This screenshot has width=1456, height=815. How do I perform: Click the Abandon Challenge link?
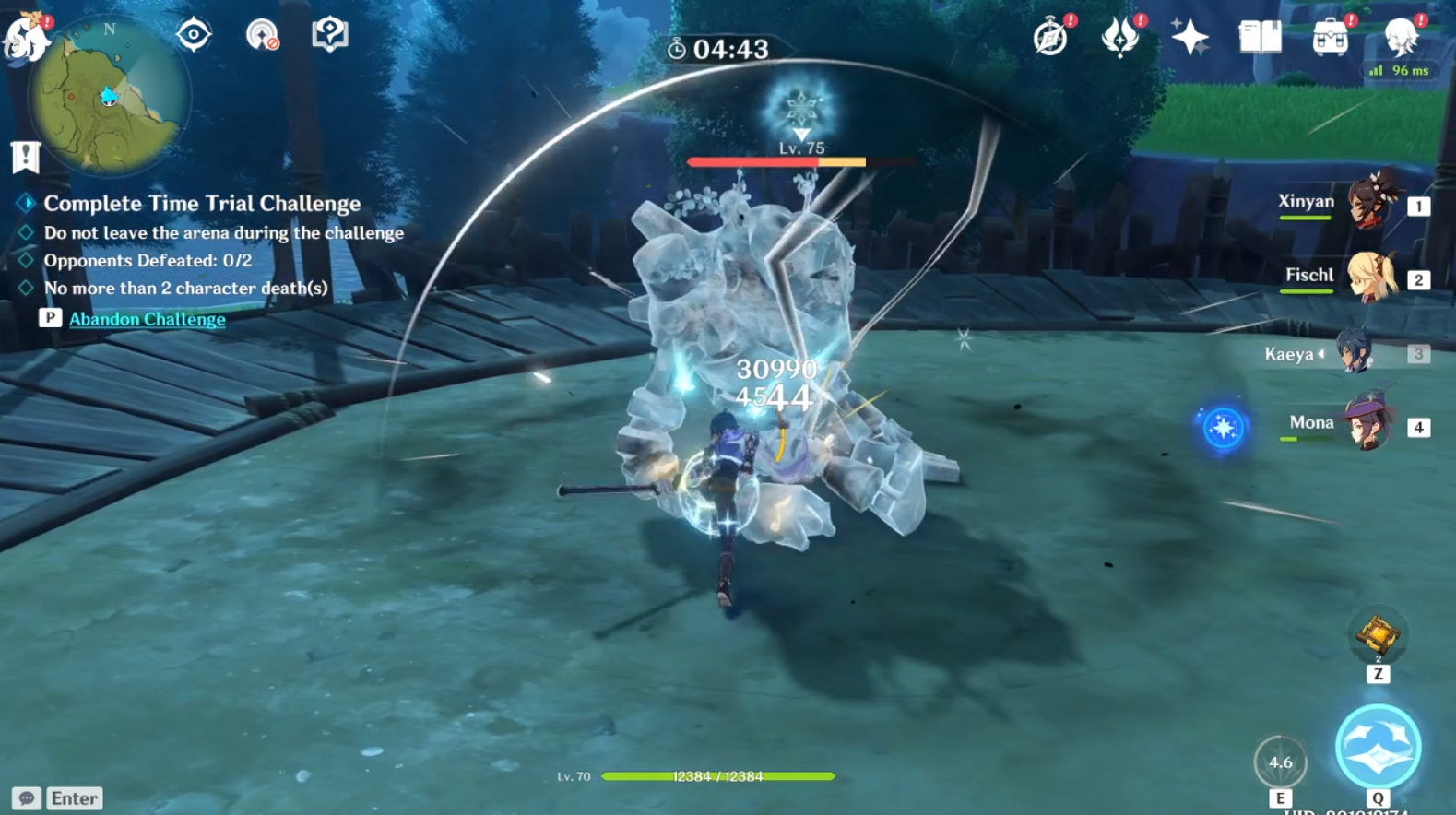pyautogui.click(x=148, y=319)
